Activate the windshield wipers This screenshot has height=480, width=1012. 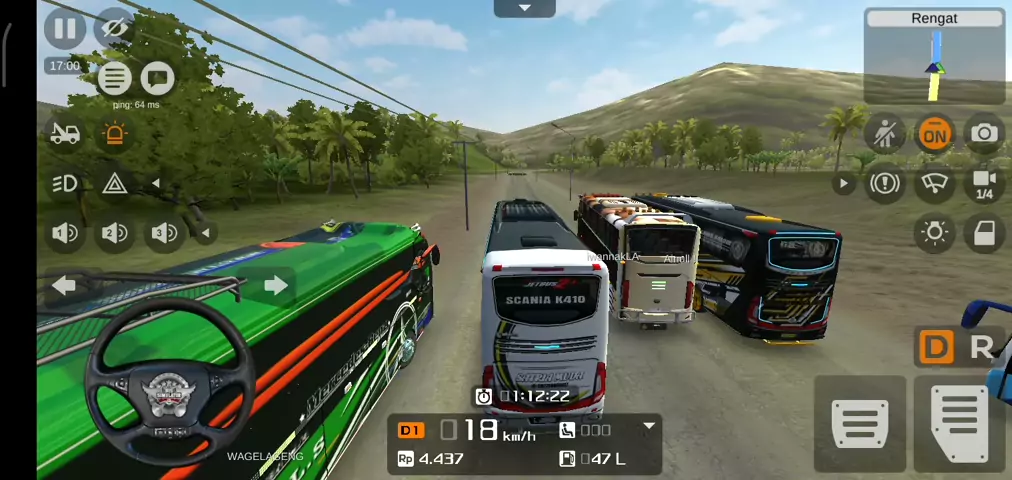coord(934,183)
